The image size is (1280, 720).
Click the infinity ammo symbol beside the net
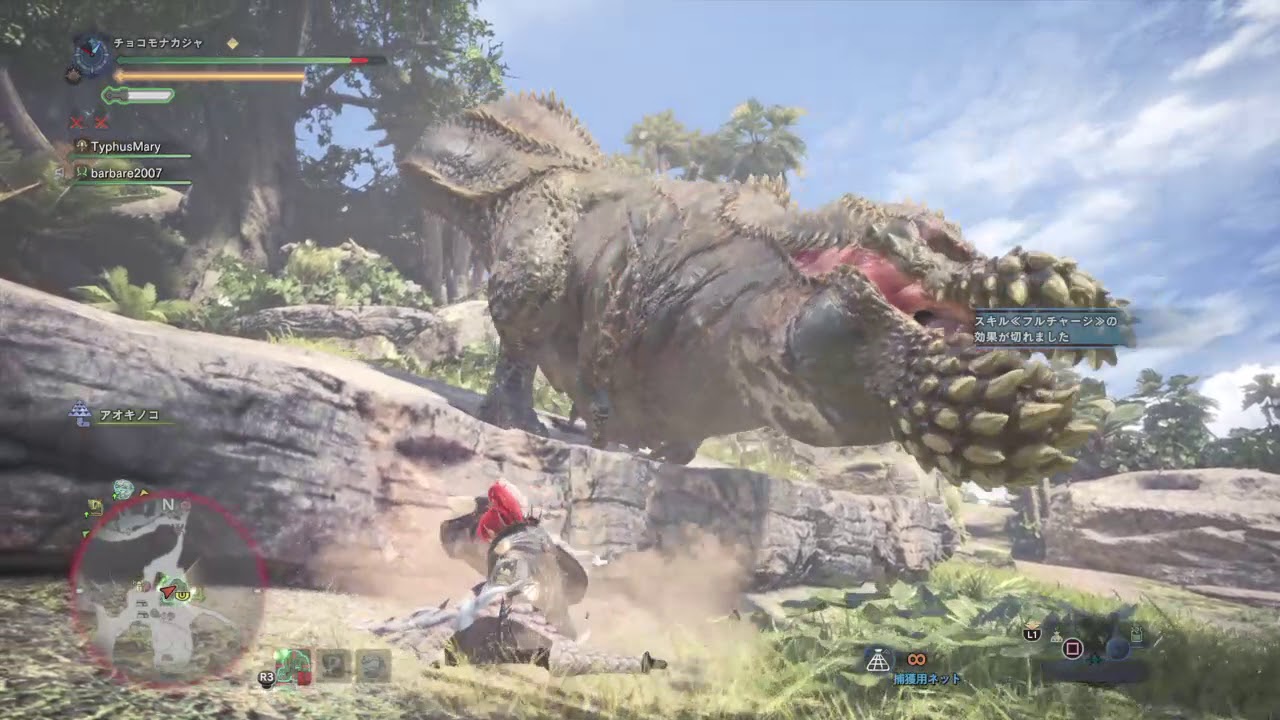point(917,660)
